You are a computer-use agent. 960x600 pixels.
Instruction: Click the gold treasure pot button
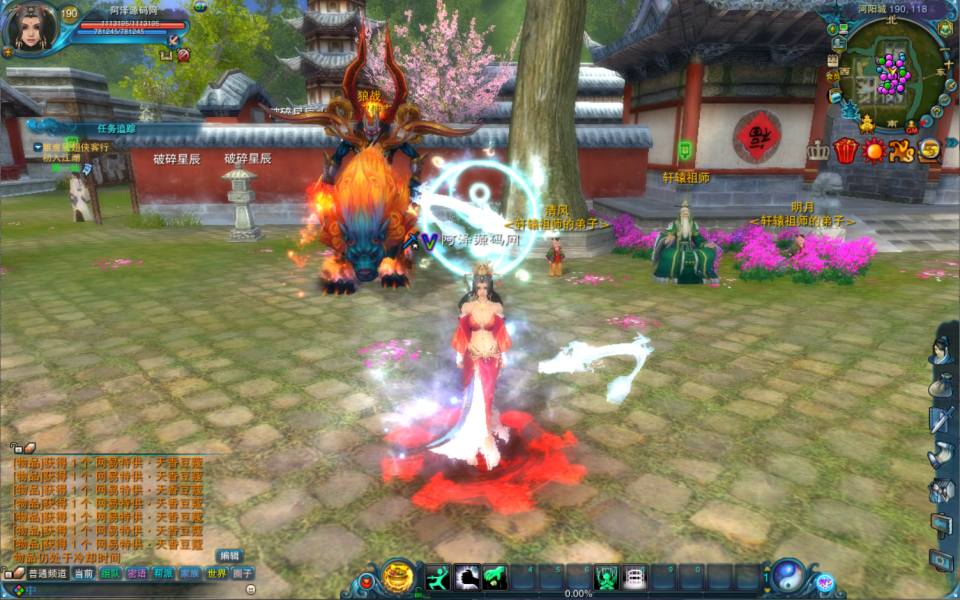[398, 577]
